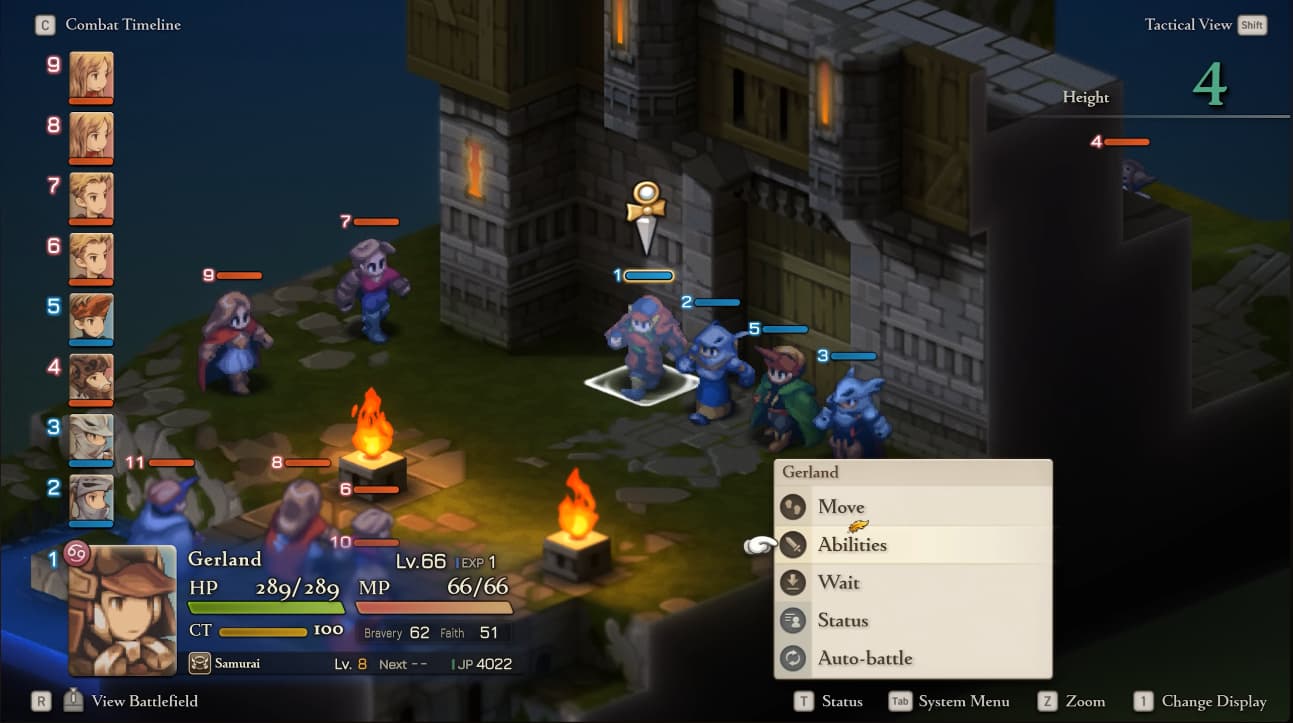Select turn 6 portrait in Combat Timeline
This screenshot has width=1293, height=723.
coord(91,257)
